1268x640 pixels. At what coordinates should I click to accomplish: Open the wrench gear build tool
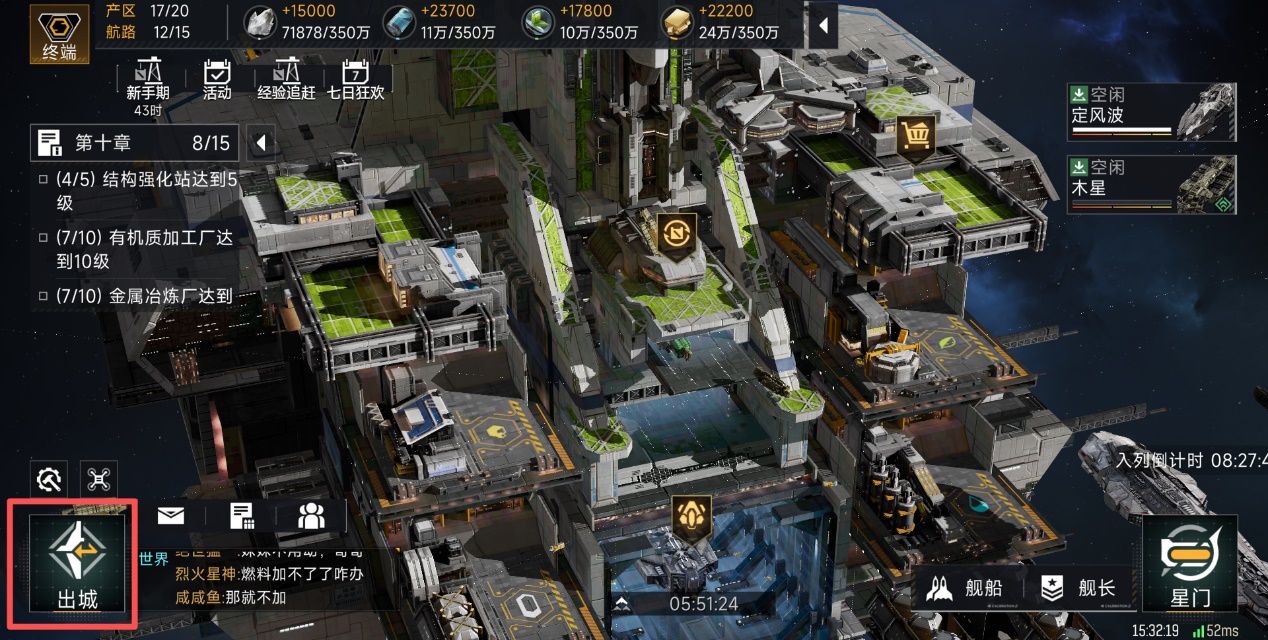[48, 480]
